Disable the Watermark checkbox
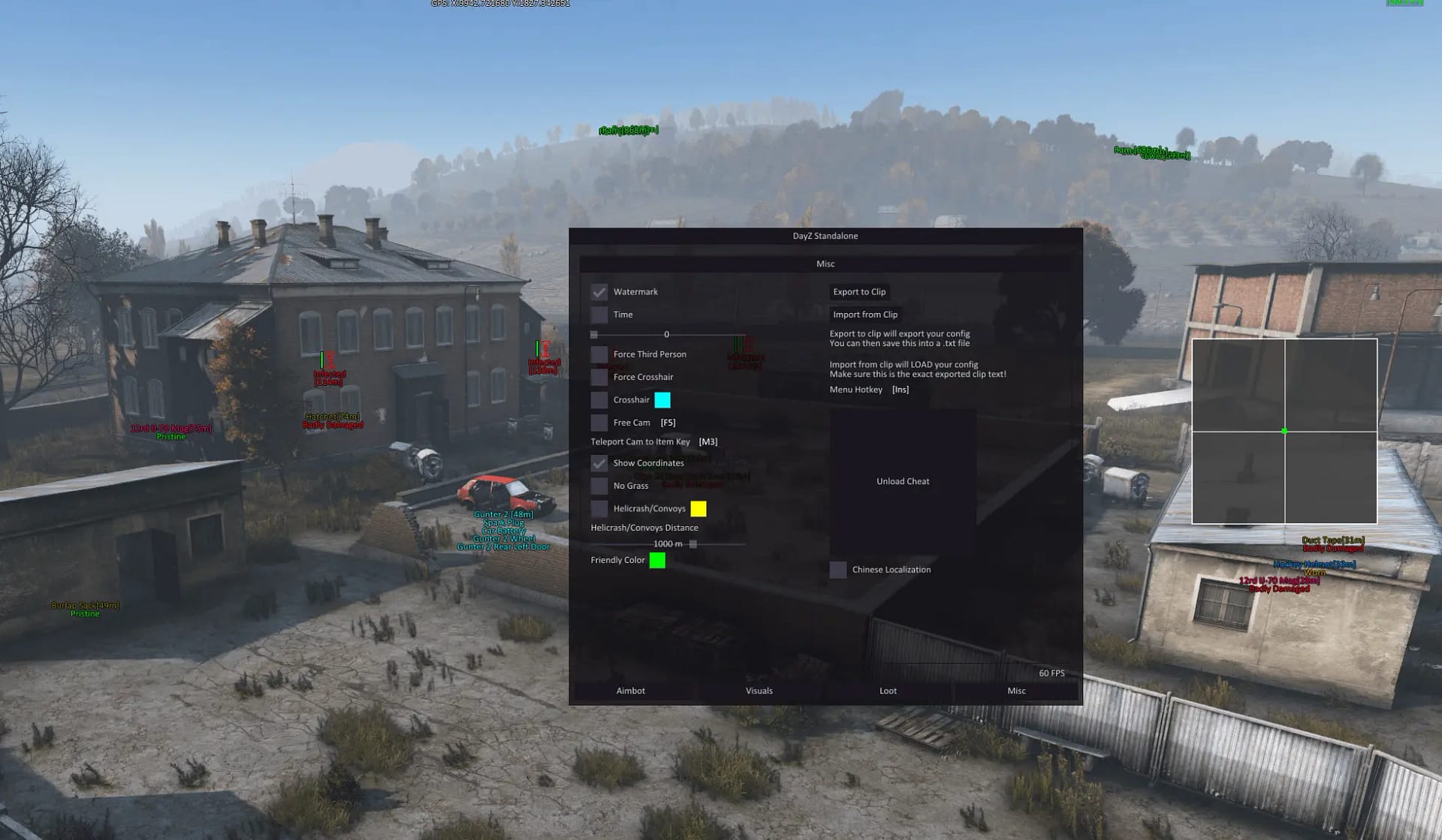This screenshot has height=840, width=1442. coord(599,291)
